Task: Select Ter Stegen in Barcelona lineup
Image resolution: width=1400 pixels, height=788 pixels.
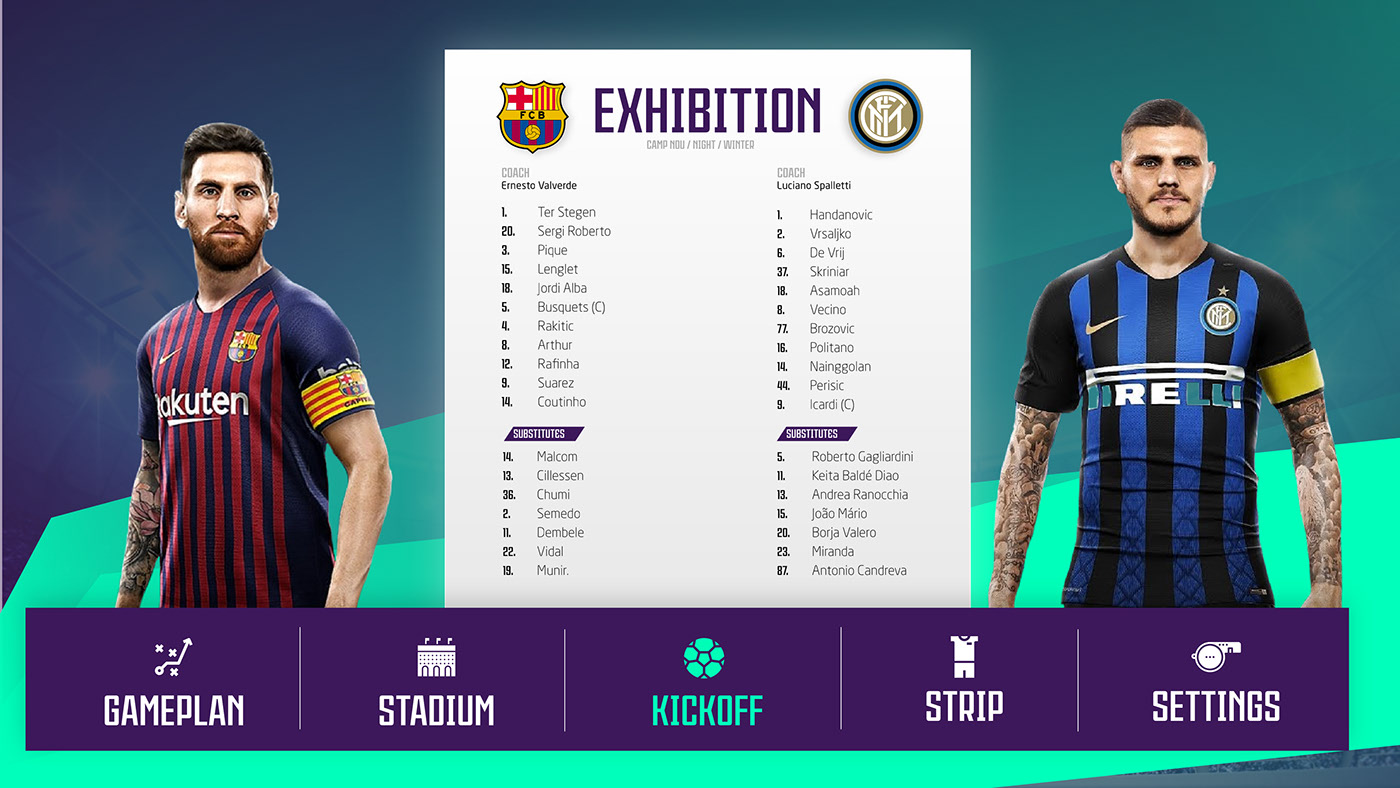Action: 566,212
